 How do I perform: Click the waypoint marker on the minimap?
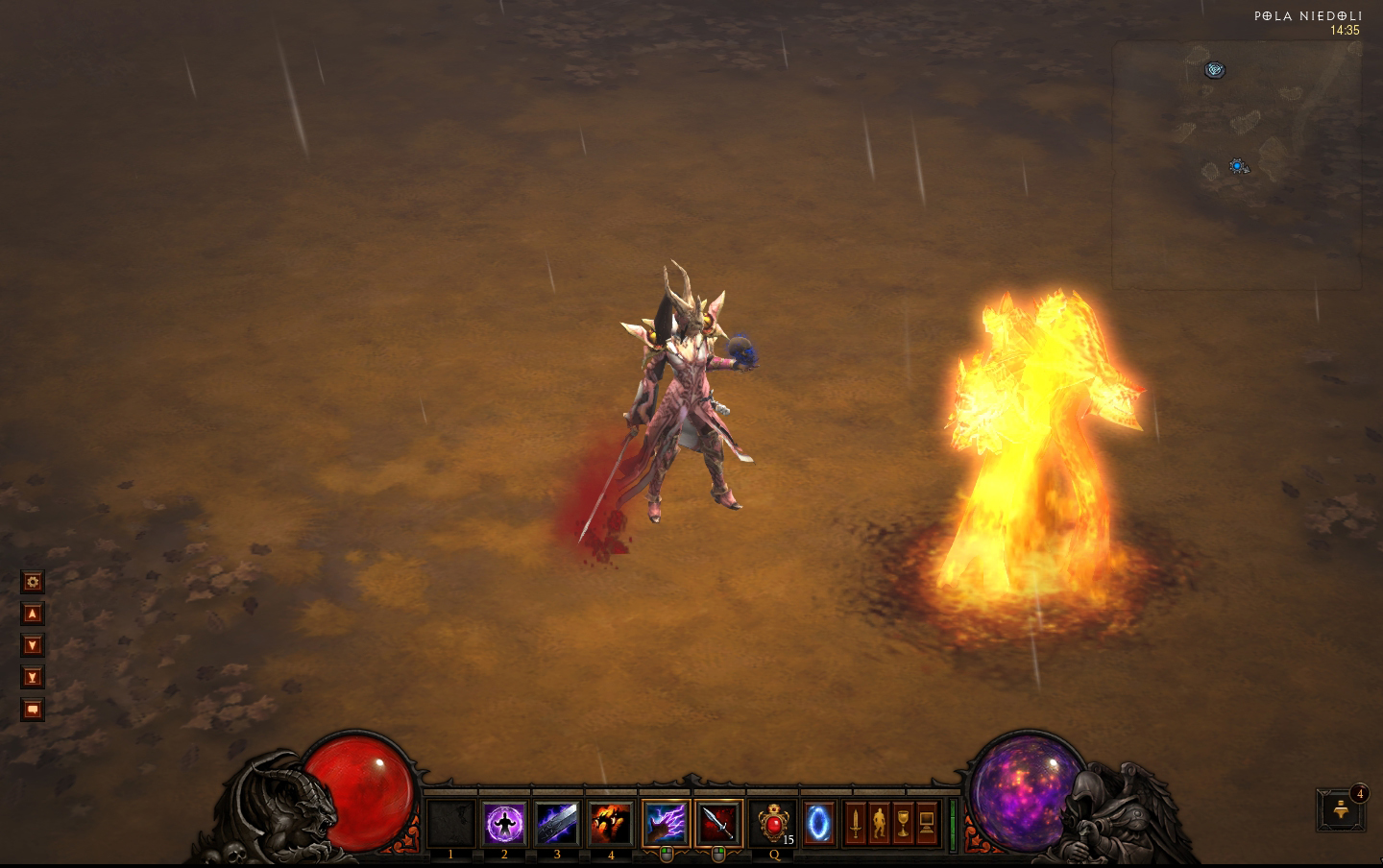click(1216, 69)
